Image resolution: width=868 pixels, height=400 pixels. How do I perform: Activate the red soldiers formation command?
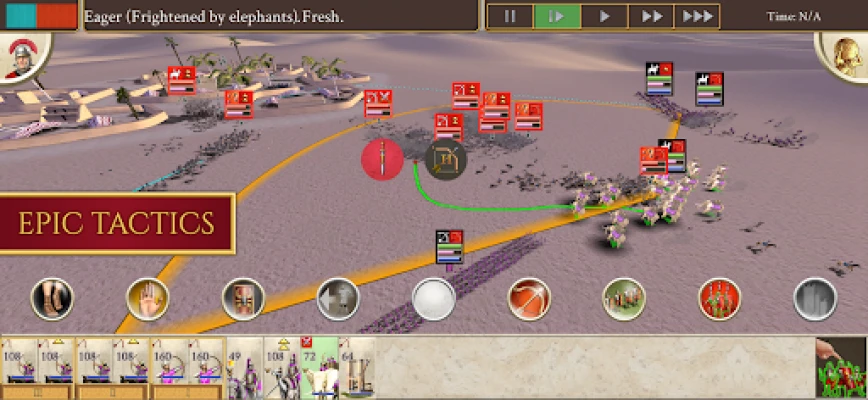pyautogui.click(x=719, y=299)
